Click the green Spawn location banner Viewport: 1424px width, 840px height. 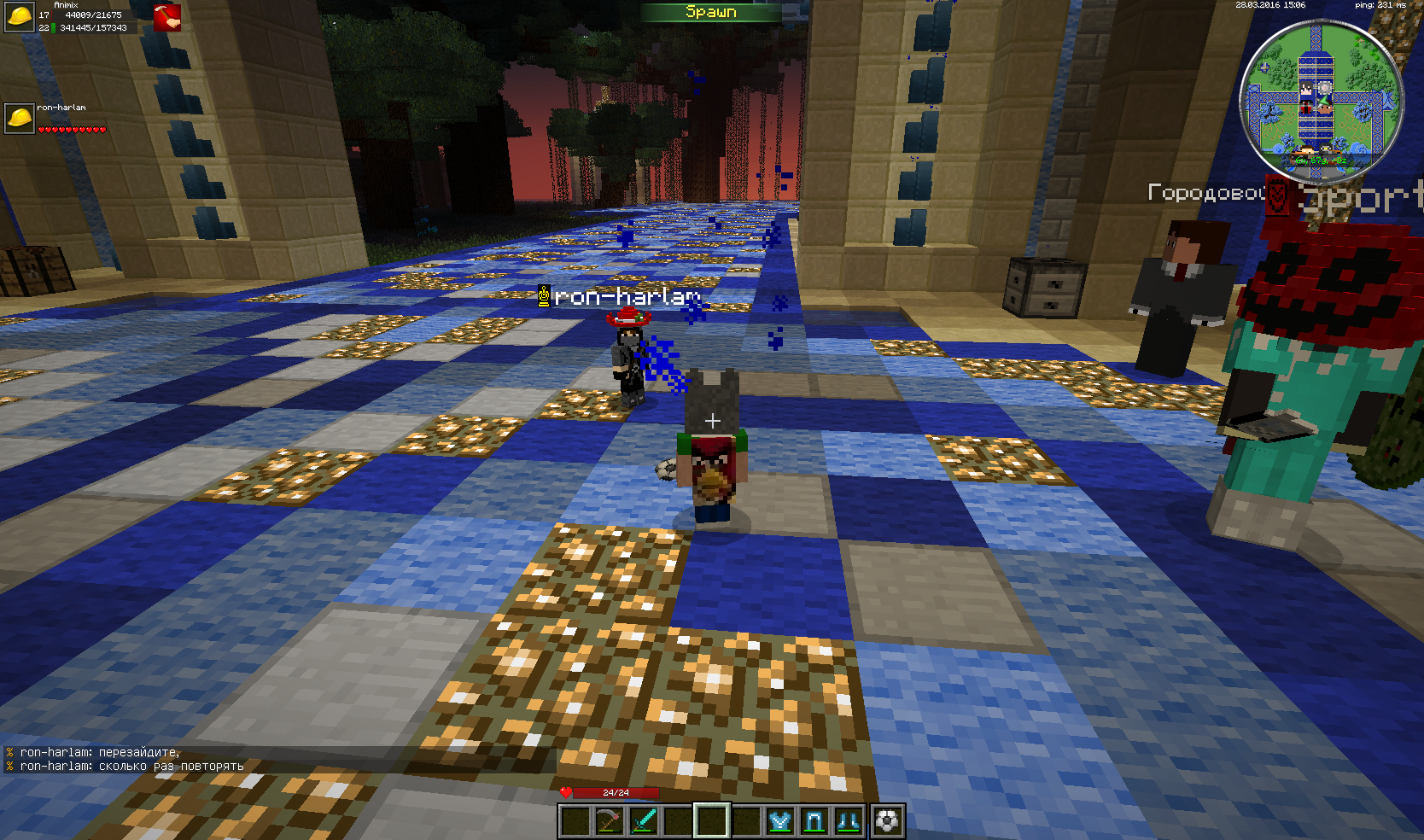(x=710, y=12)
